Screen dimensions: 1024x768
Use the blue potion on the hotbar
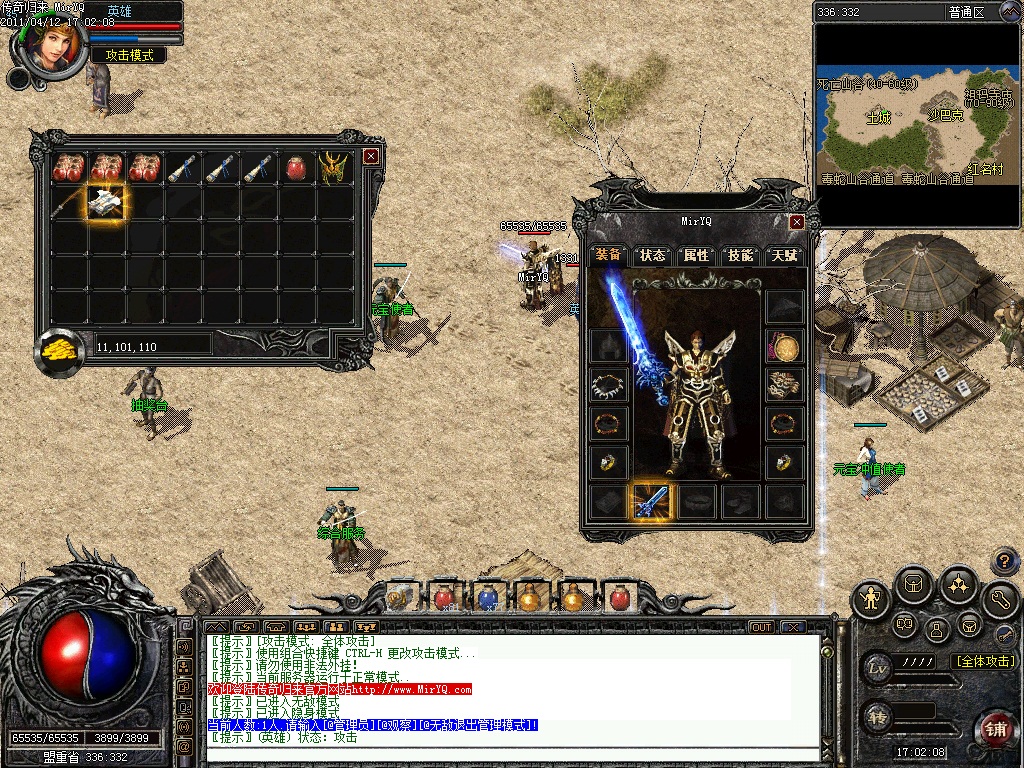487,598
